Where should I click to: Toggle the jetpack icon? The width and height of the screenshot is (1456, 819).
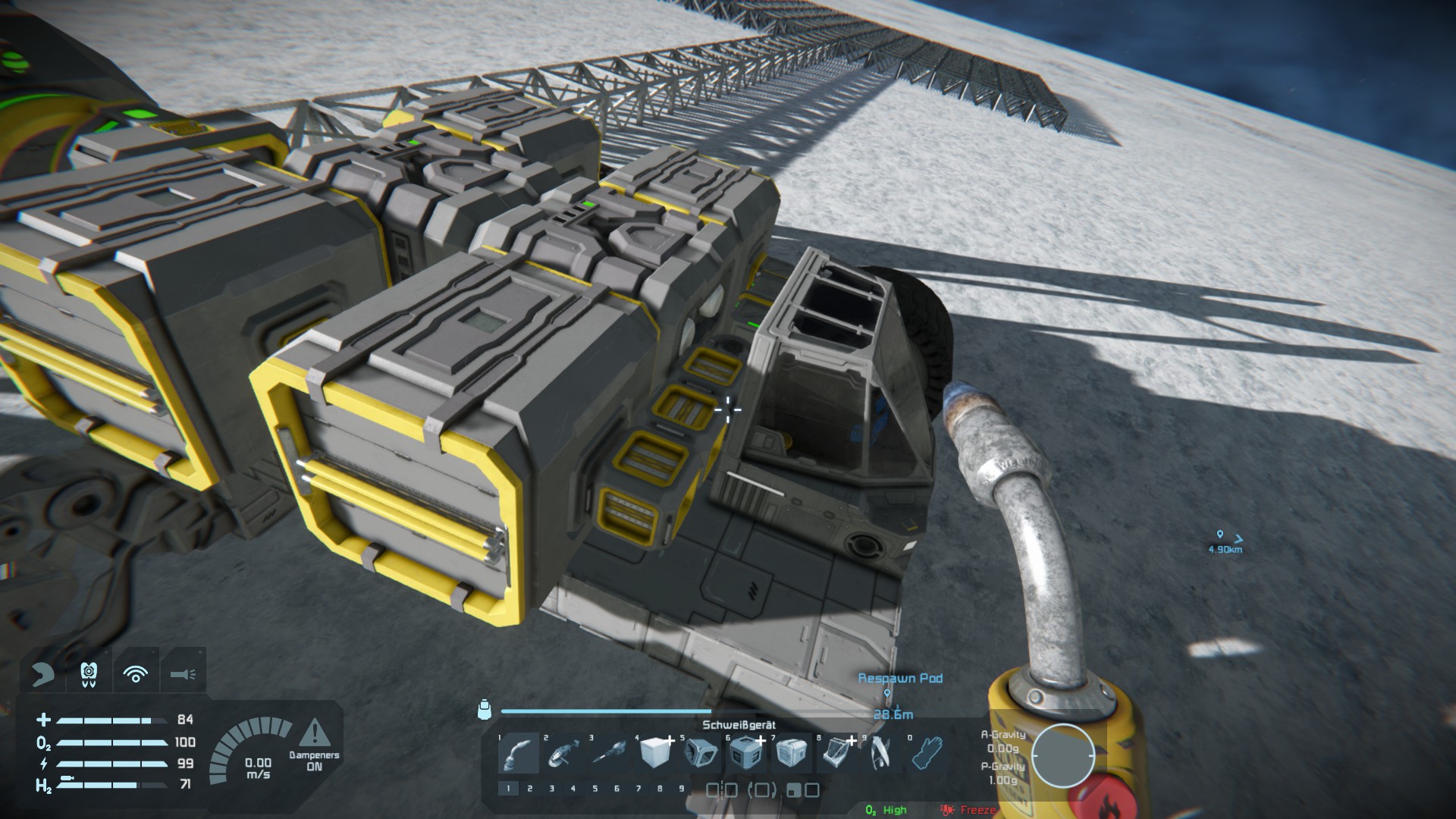(89, 673)
